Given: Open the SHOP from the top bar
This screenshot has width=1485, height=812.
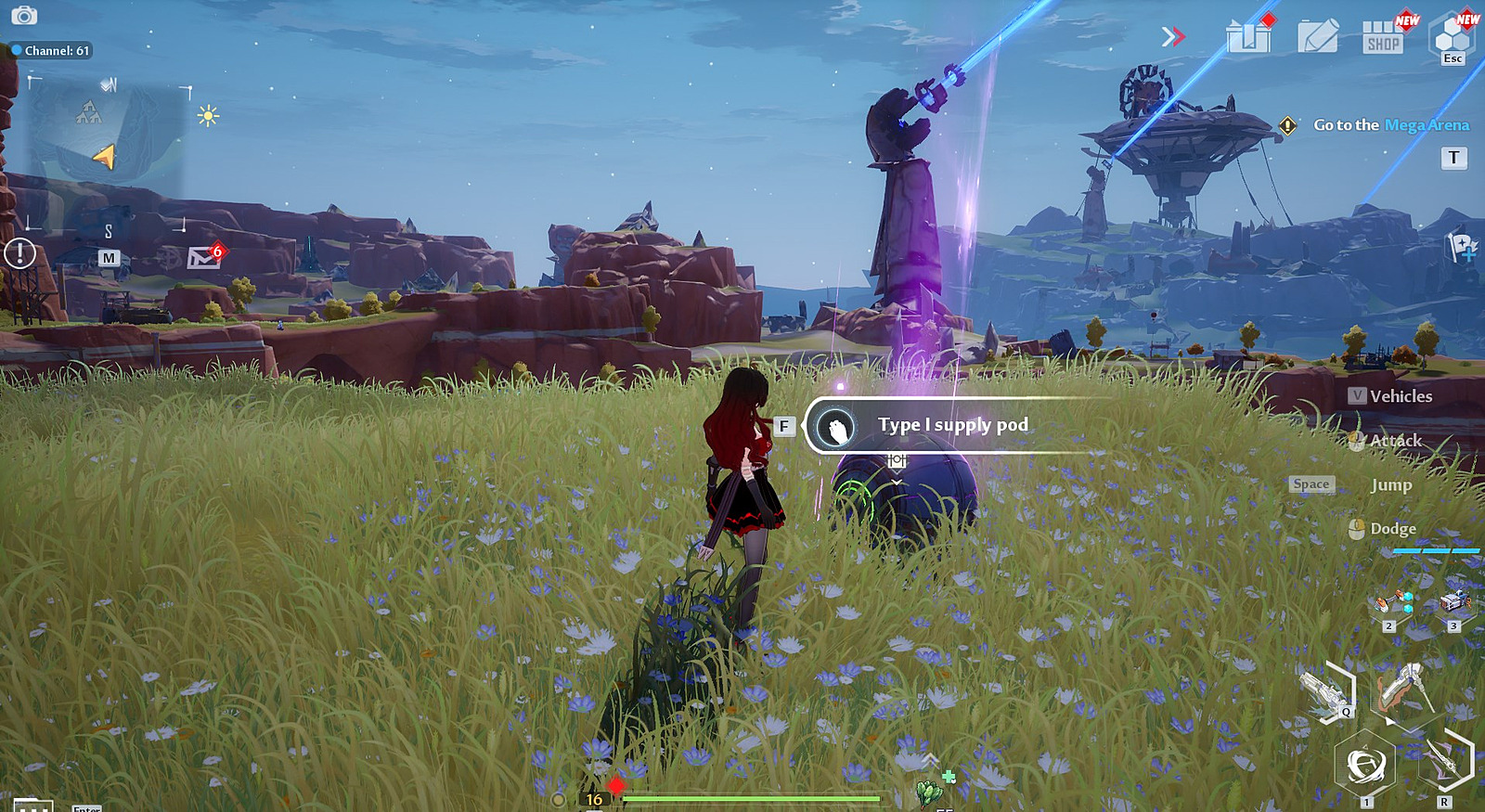Looking at the screenshot, I should click(x=1383, y=38).
